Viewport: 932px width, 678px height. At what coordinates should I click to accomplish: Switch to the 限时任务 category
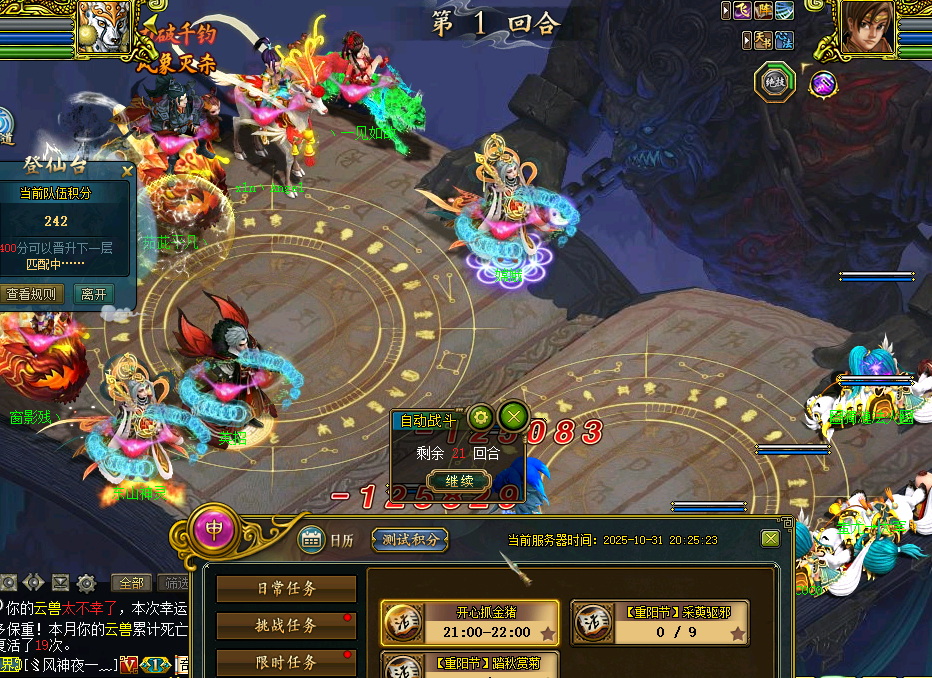click(286, 662)
